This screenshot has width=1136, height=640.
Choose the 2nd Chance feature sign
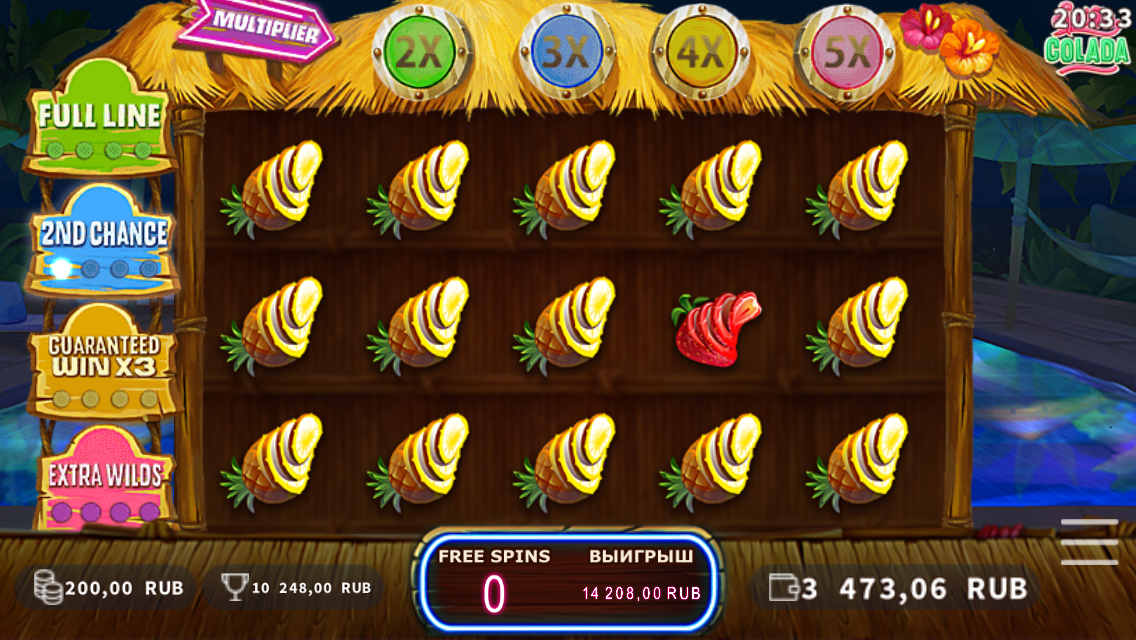coord(102,237)
